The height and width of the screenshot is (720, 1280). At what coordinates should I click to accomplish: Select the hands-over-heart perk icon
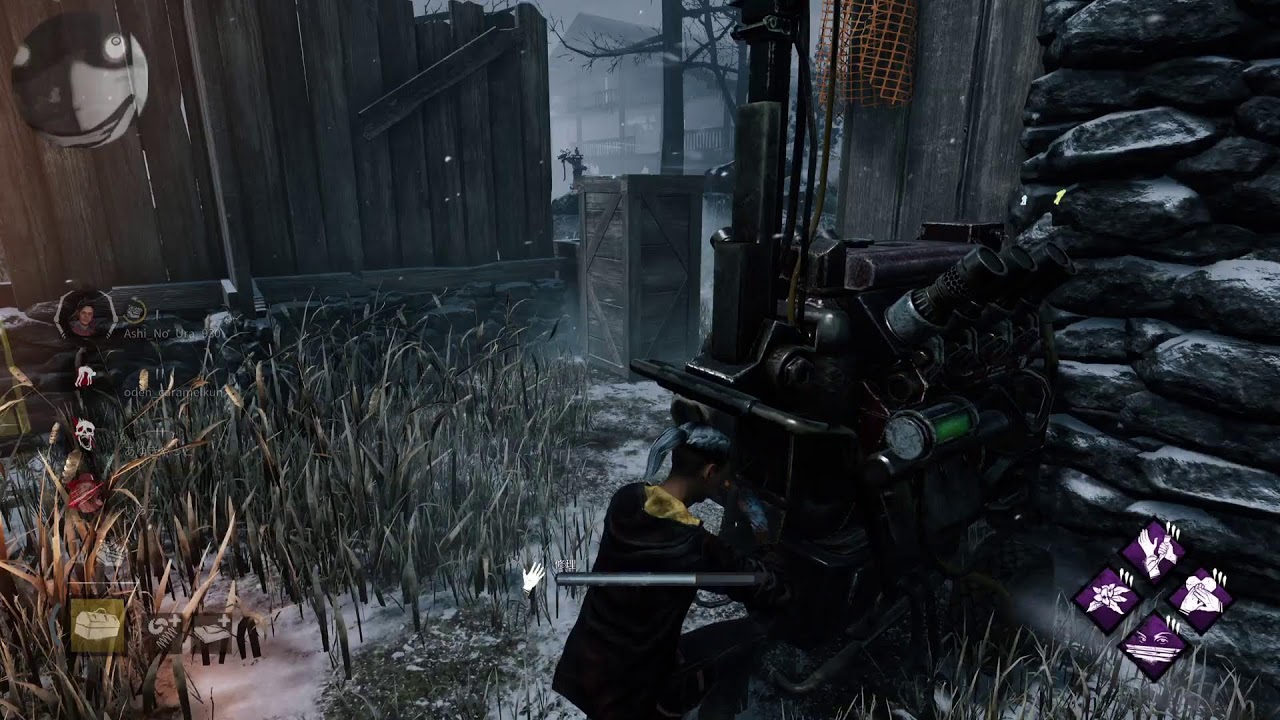[1200, 597]
